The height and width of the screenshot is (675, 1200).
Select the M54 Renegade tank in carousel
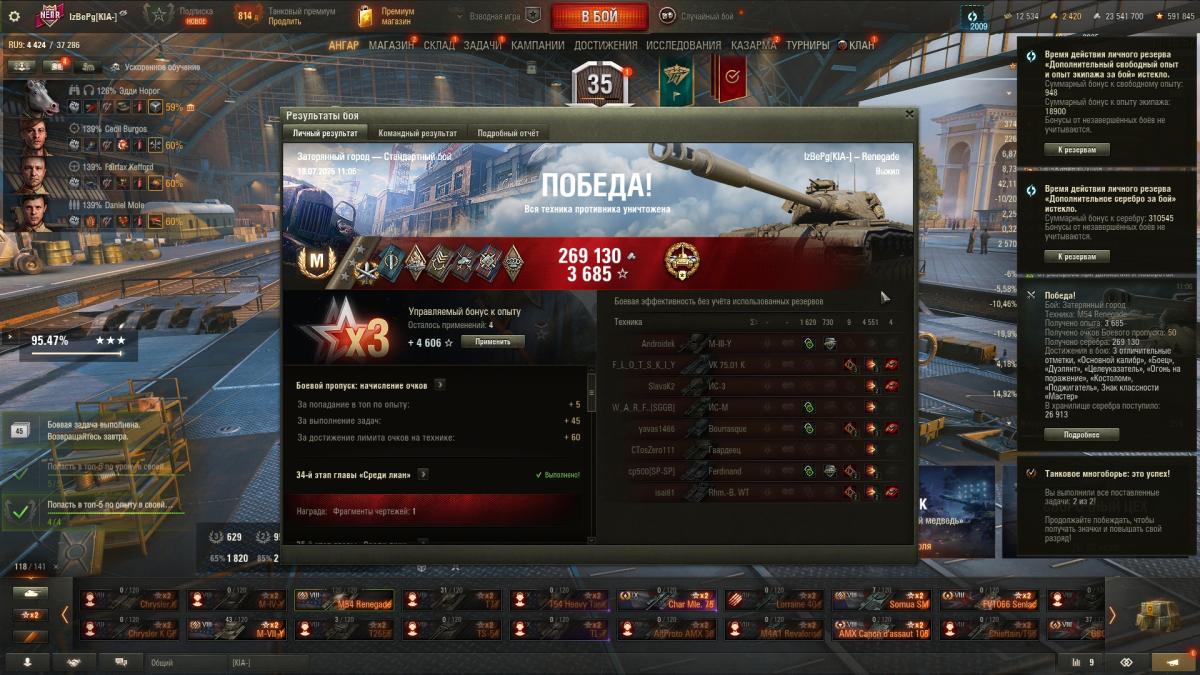[342, 601]
